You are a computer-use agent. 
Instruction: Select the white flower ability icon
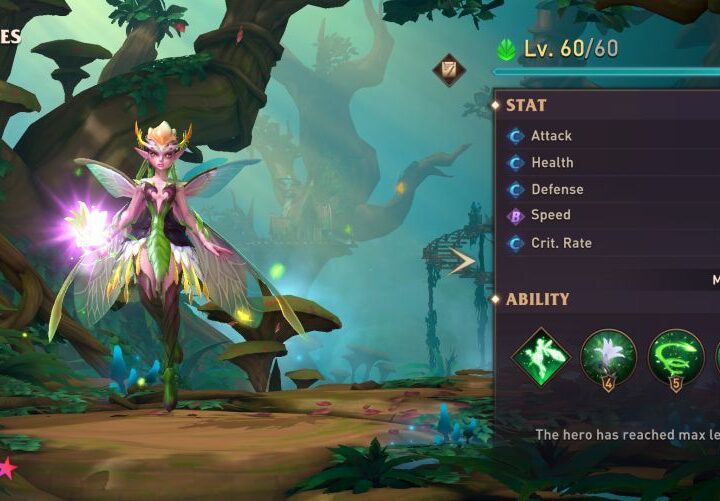(x=608, y=357)
